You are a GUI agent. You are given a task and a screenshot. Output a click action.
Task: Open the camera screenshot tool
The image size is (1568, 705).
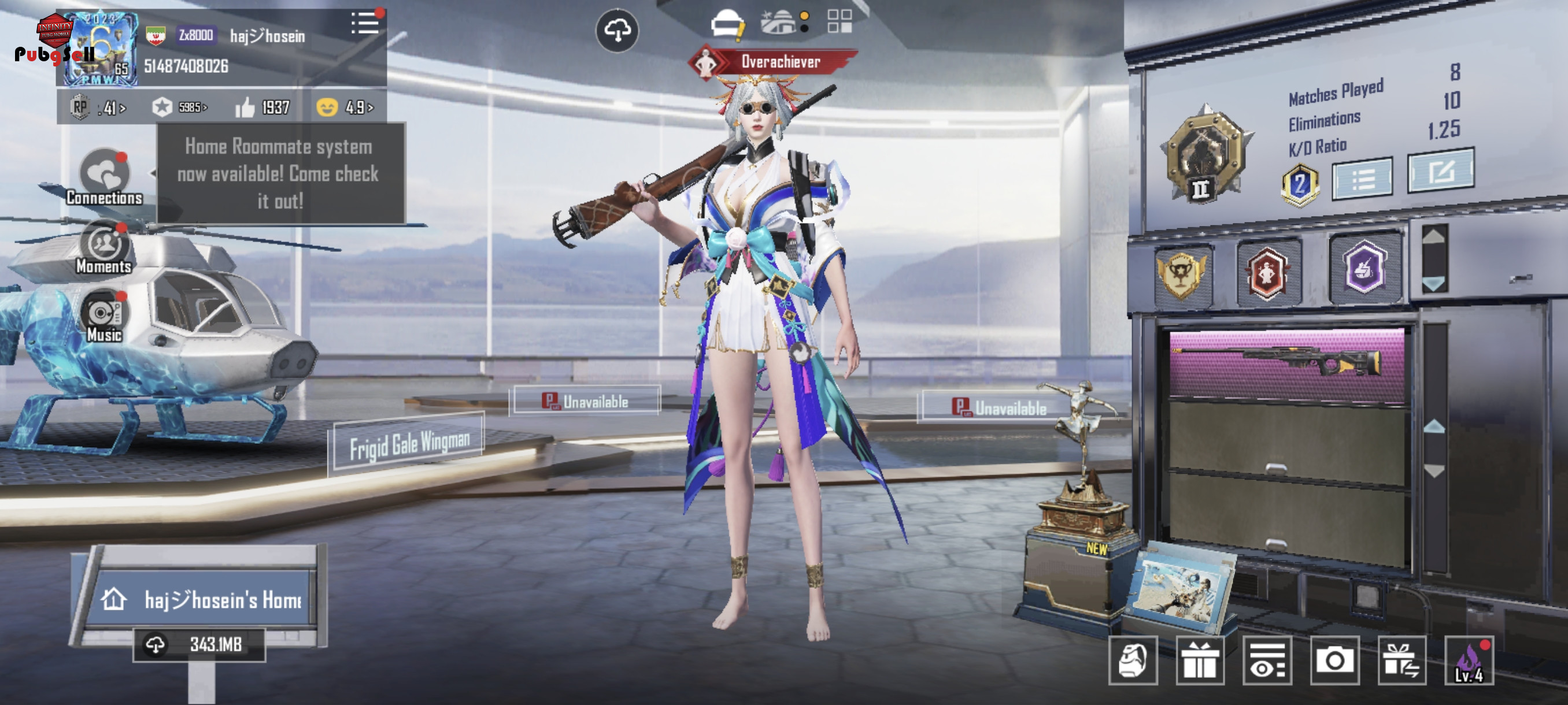click(1334, 661)
